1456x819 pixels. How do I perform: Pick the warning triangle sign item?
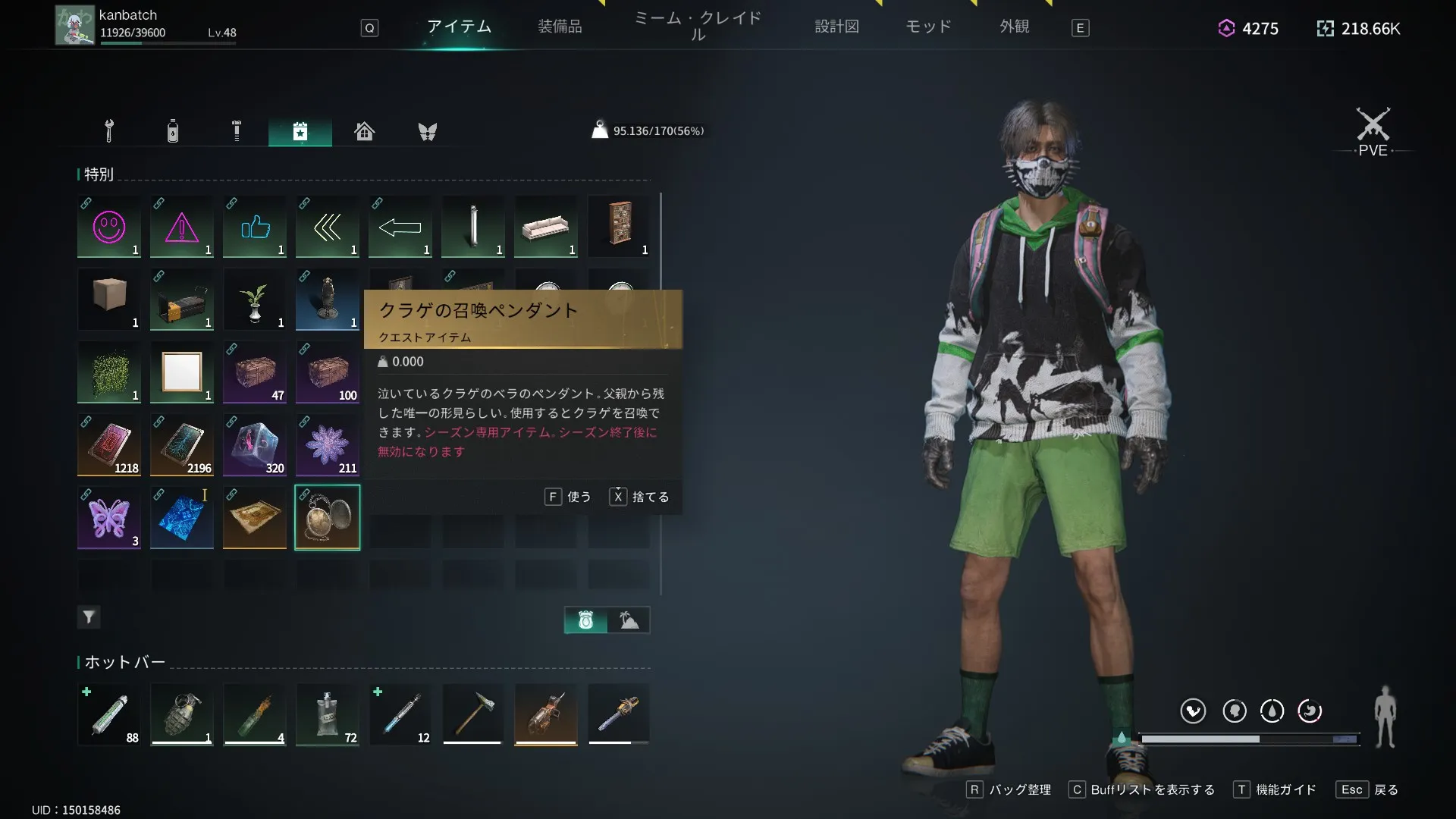click(x=182, y=227)
